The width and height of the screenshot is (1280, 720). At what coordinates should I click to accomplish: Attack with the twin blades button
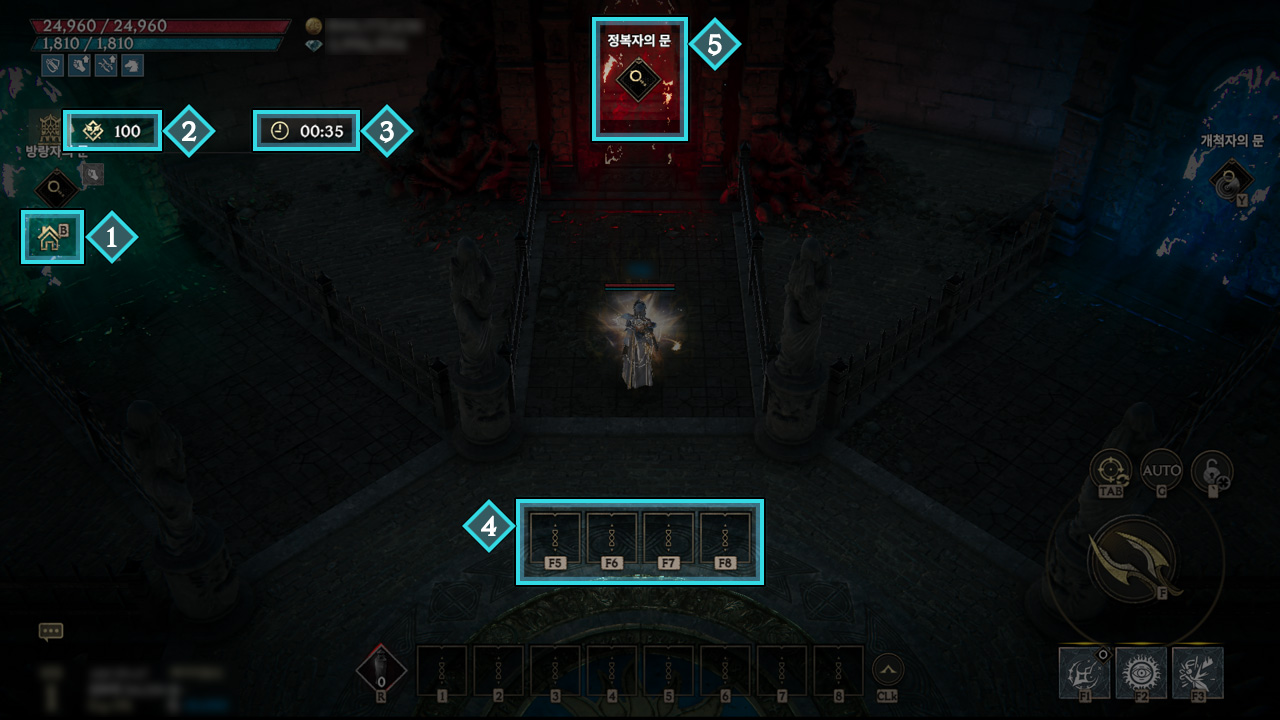tap(1134, 562)
